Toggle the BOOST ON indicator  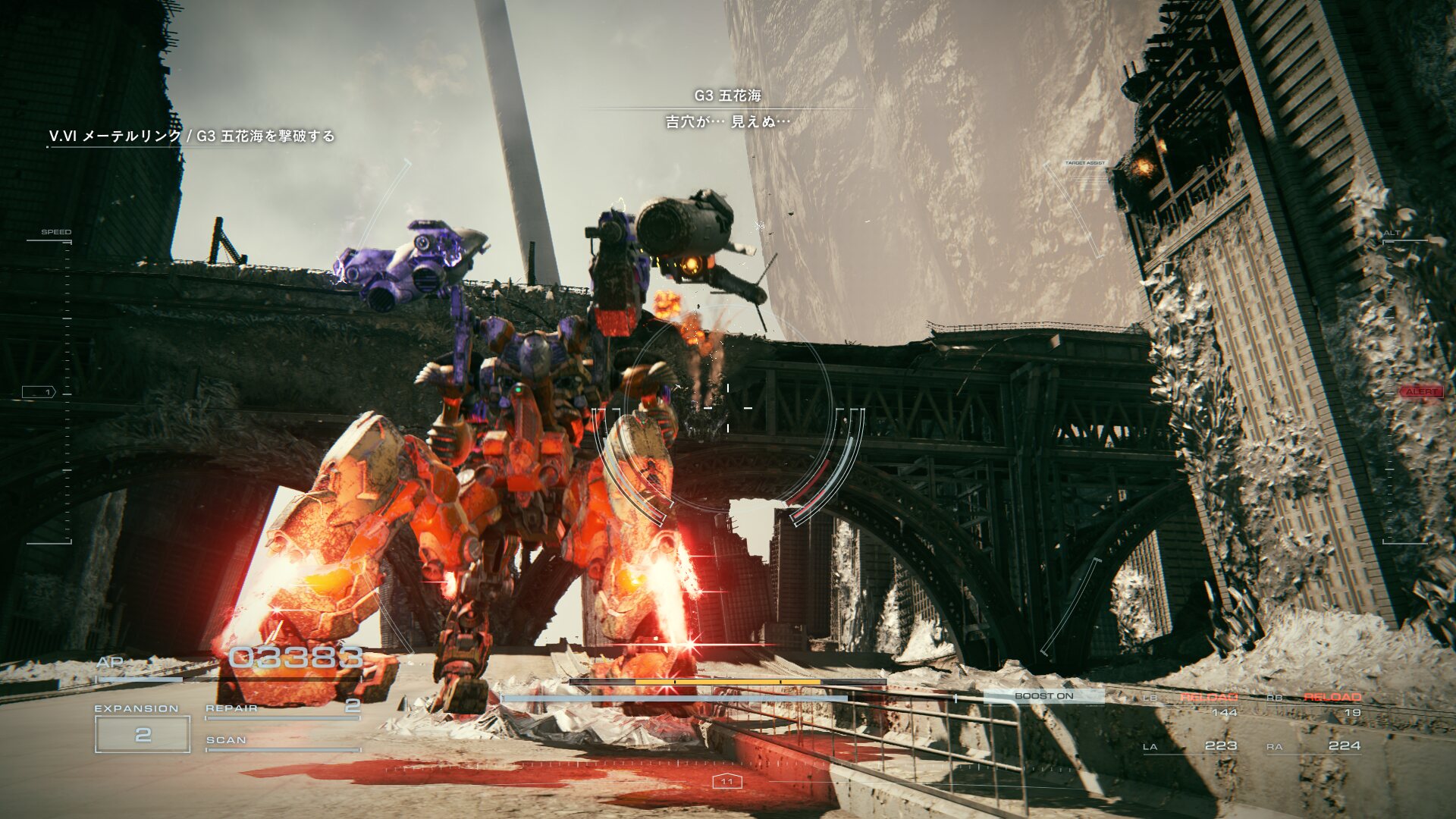(1043, 696)
